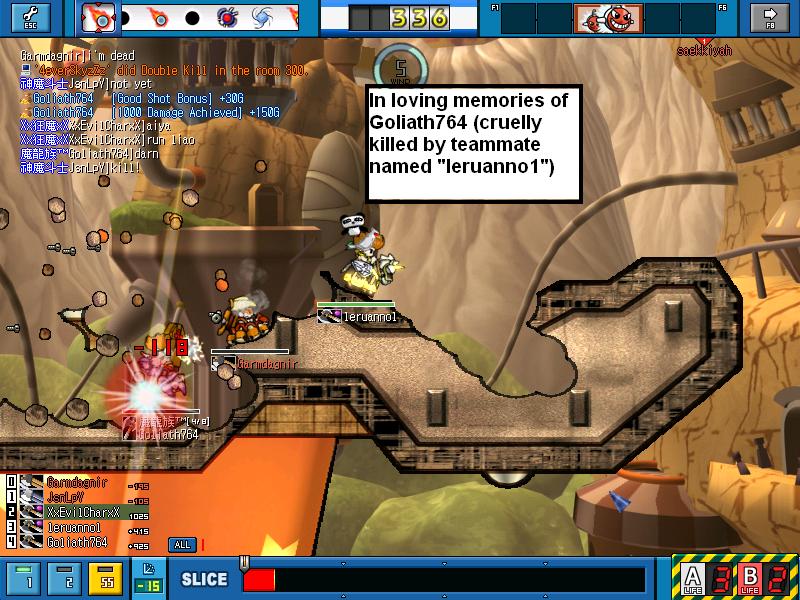Select weapon shot 2 button

(x=65, y=578)
